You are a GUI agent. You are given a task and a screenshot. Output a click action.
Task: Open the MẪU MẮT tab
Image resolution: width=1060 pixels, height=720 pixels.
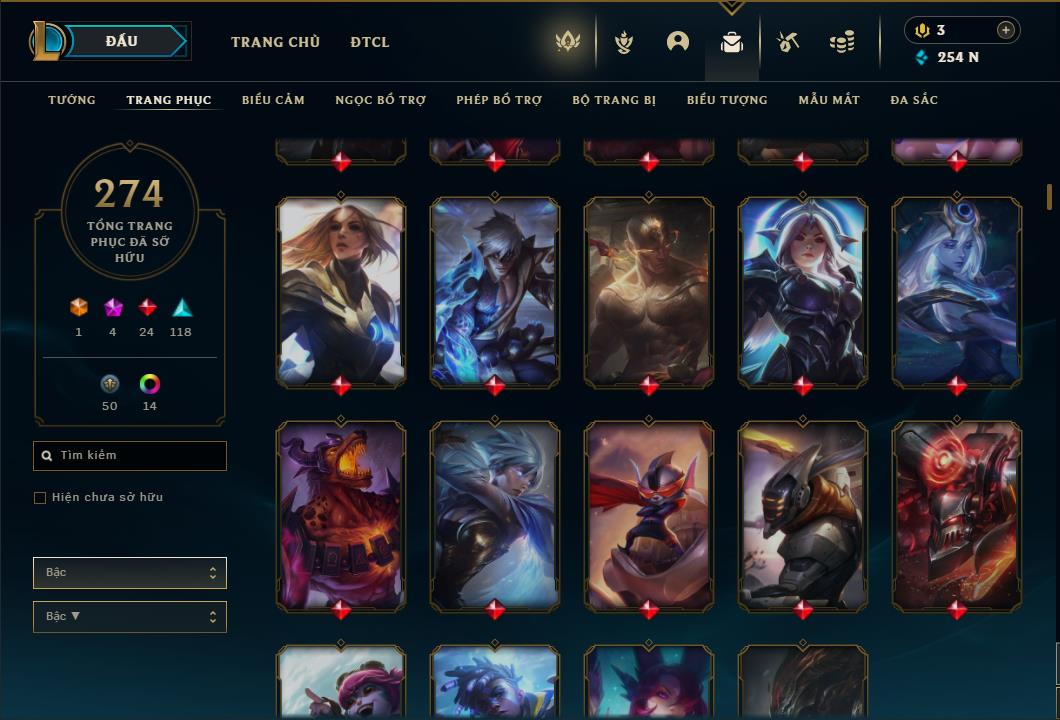tap(829, 100)
